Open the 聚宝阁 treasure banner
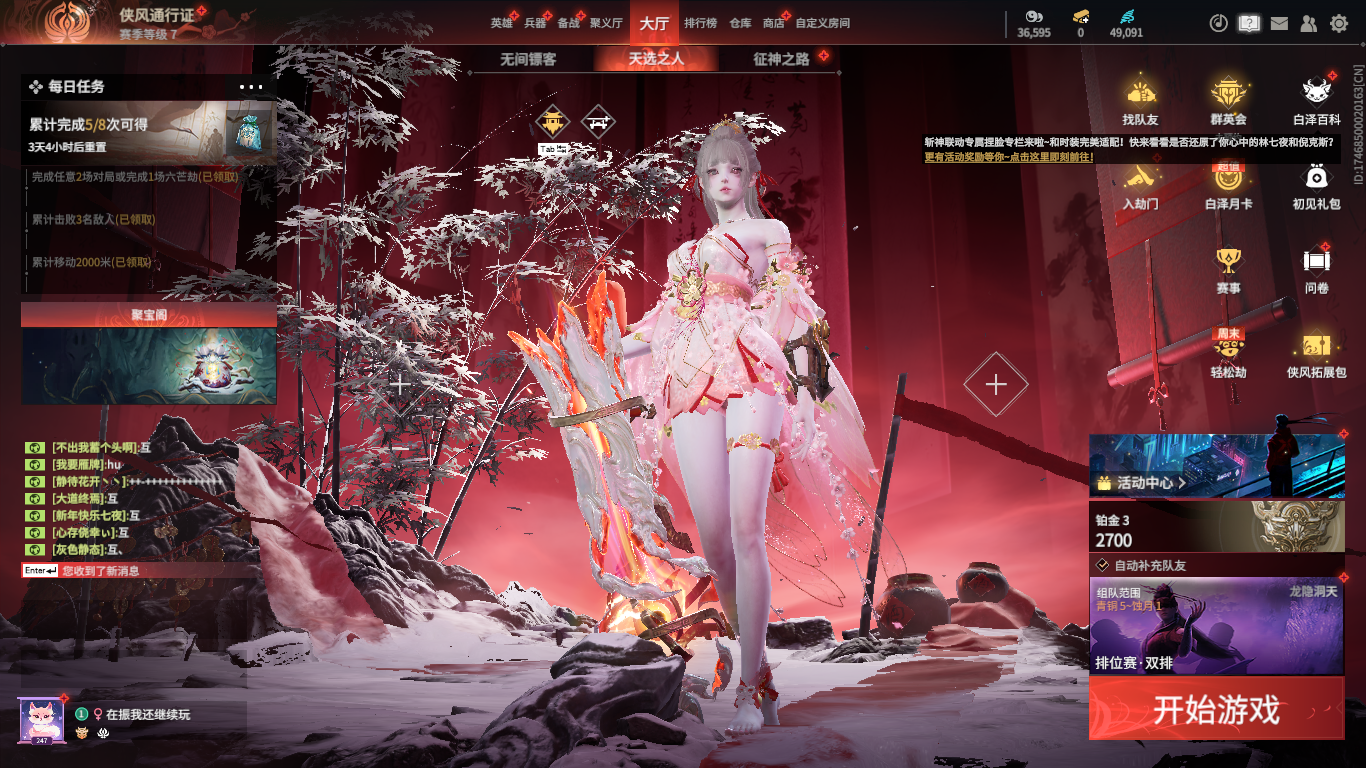The height and width of the screenshot is (768, 1366). pos(149,355)
